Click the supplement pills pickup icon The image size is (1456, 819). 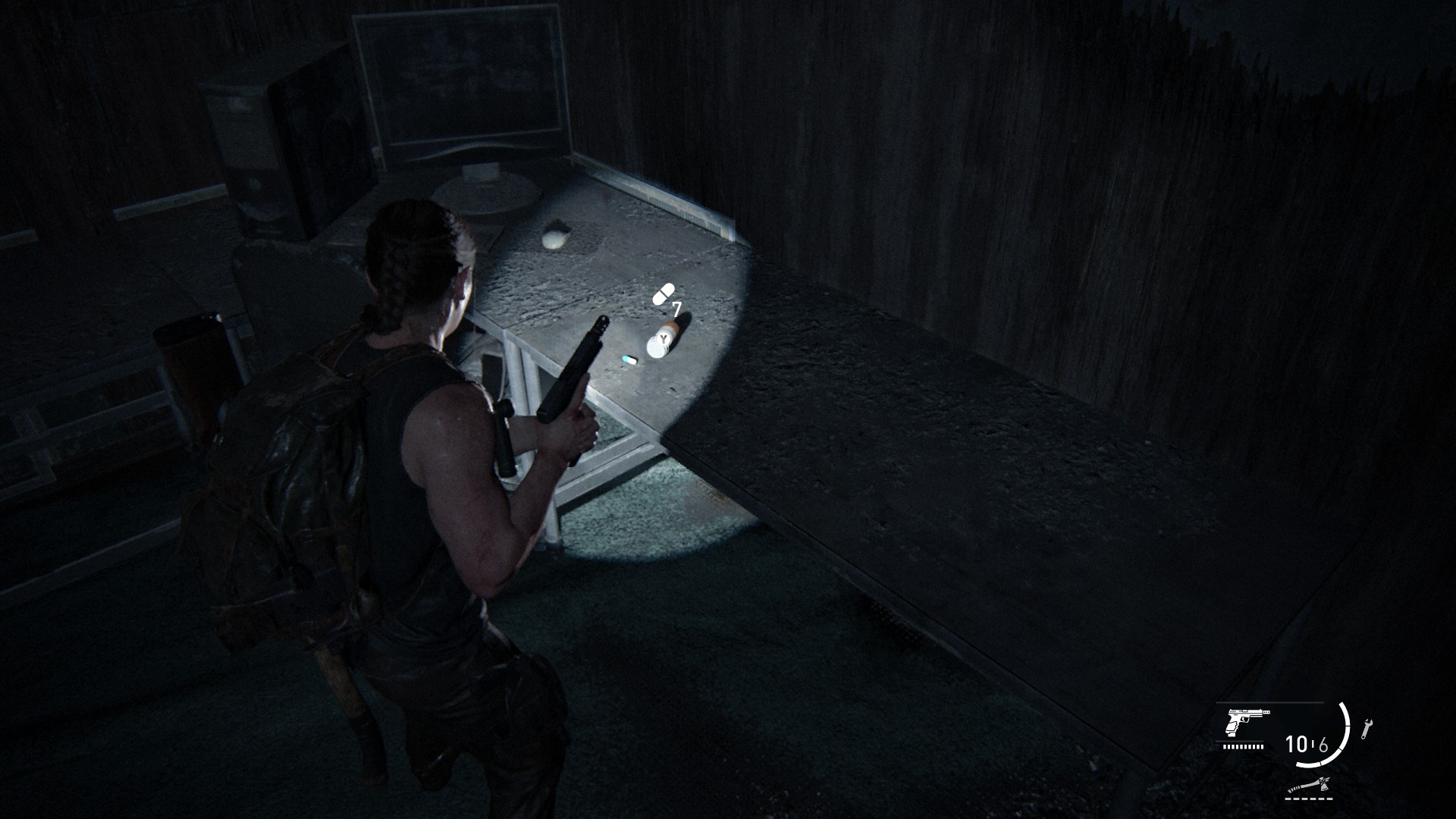pos(663,294)
